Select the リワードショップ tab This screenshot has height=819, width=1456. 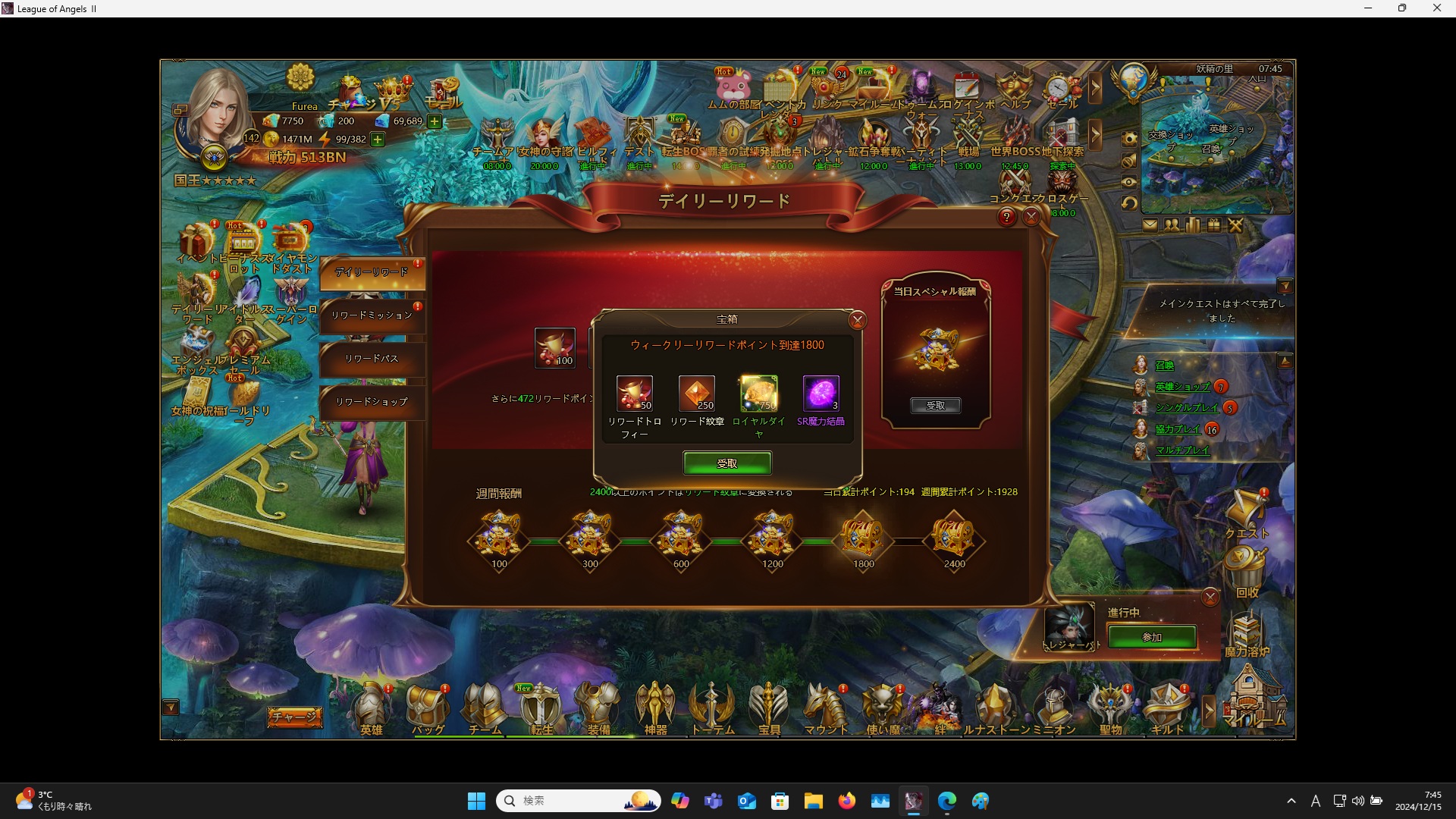pos(372,402)
